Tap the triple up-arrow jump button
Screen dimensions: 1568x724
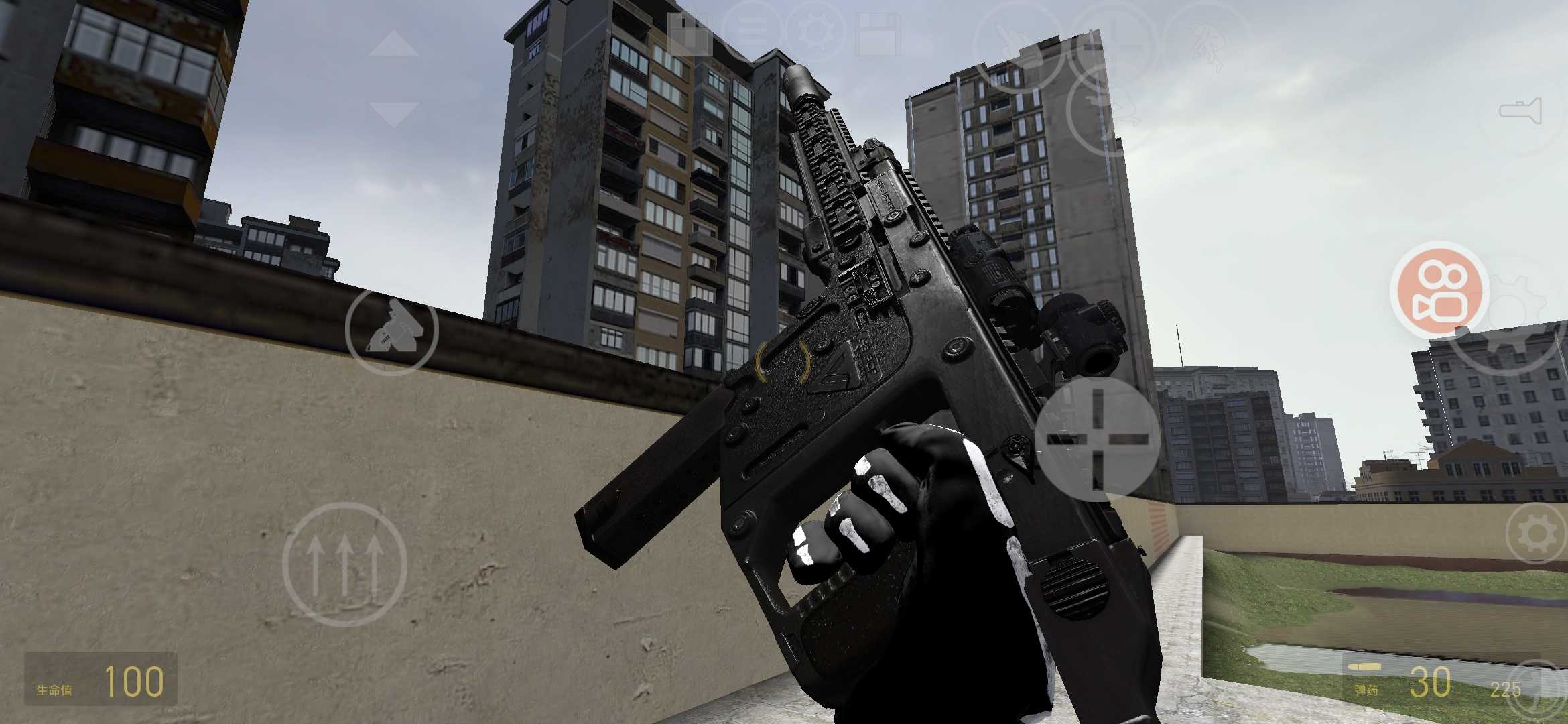(x=344, y=564)
